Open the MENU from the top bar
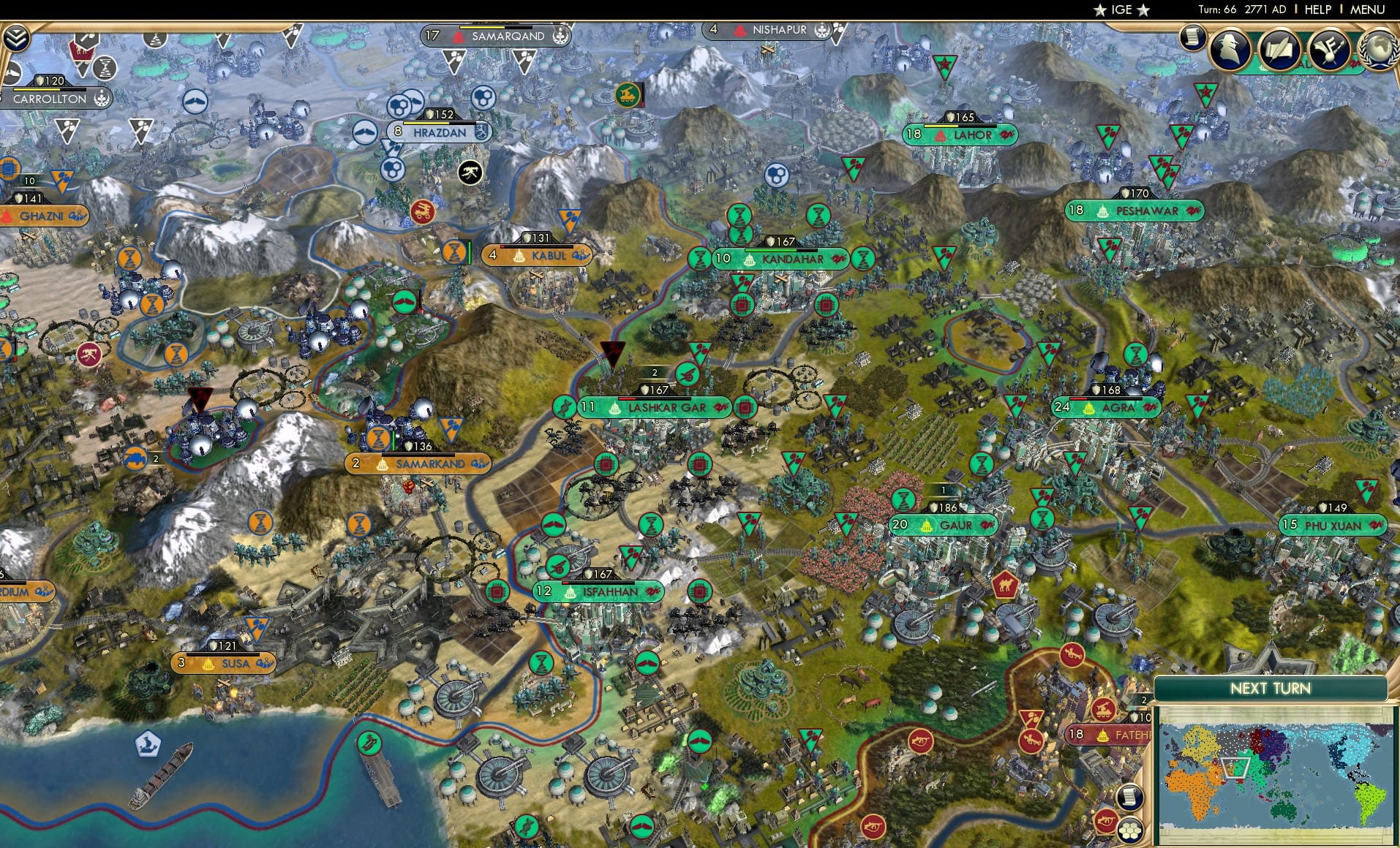Image resolution: width=1400 pixels, height=848 pixels. coord(1366,10)
